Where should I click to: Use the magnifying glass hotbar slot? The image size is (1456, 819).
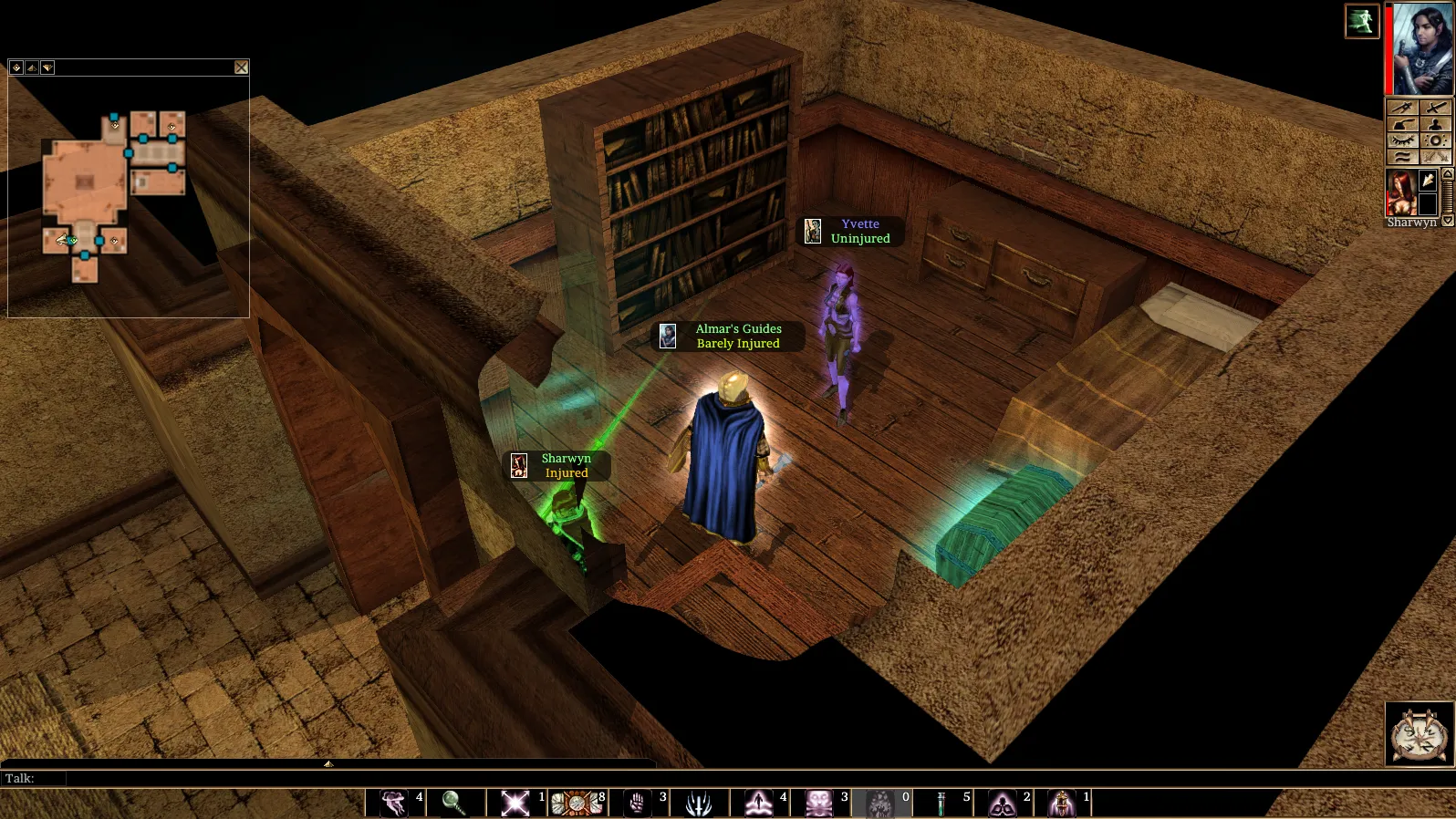pos(453,803)
